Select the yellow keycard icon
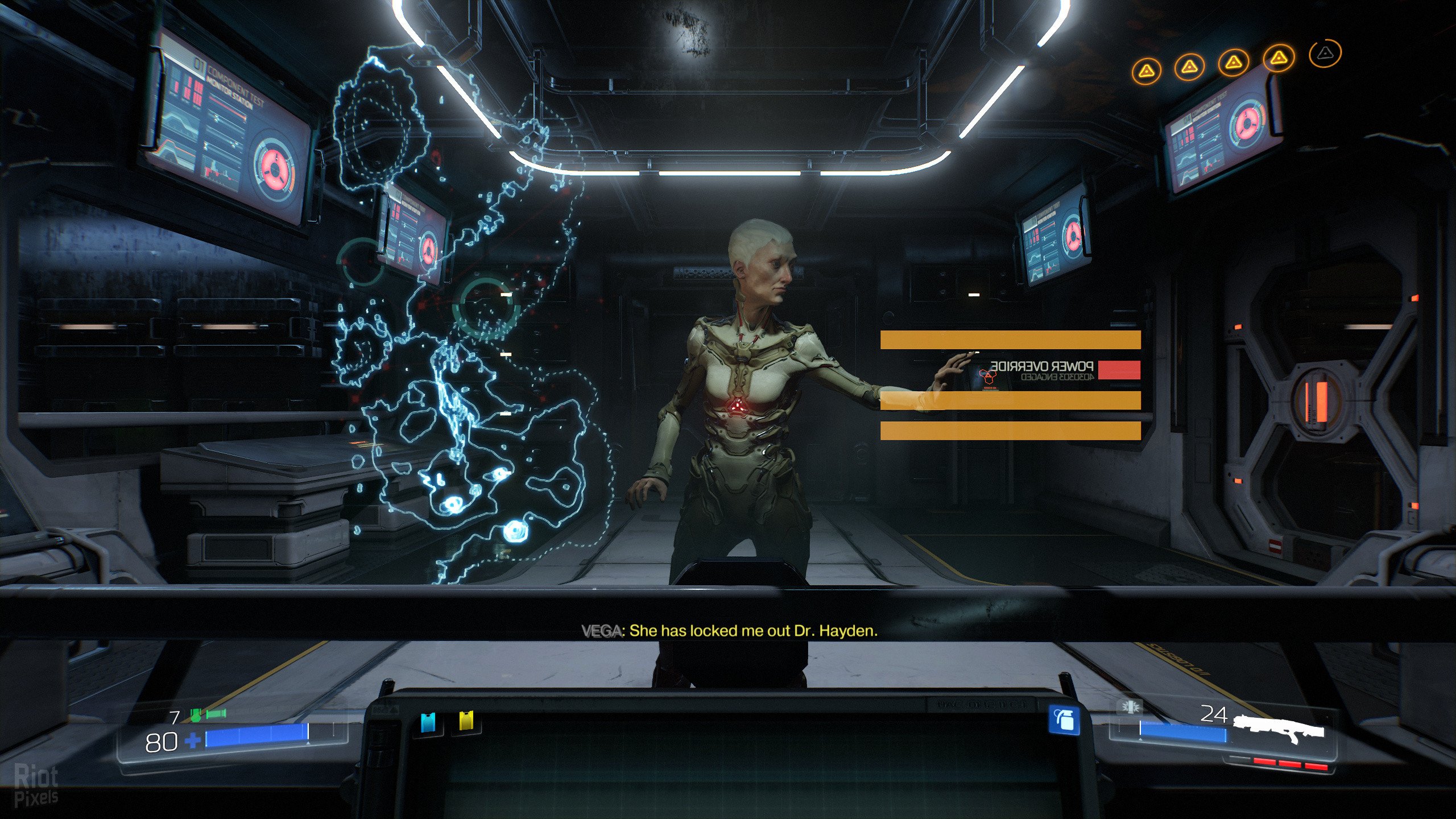Viewport: 1456px width, 819px height. coord(466,721)
